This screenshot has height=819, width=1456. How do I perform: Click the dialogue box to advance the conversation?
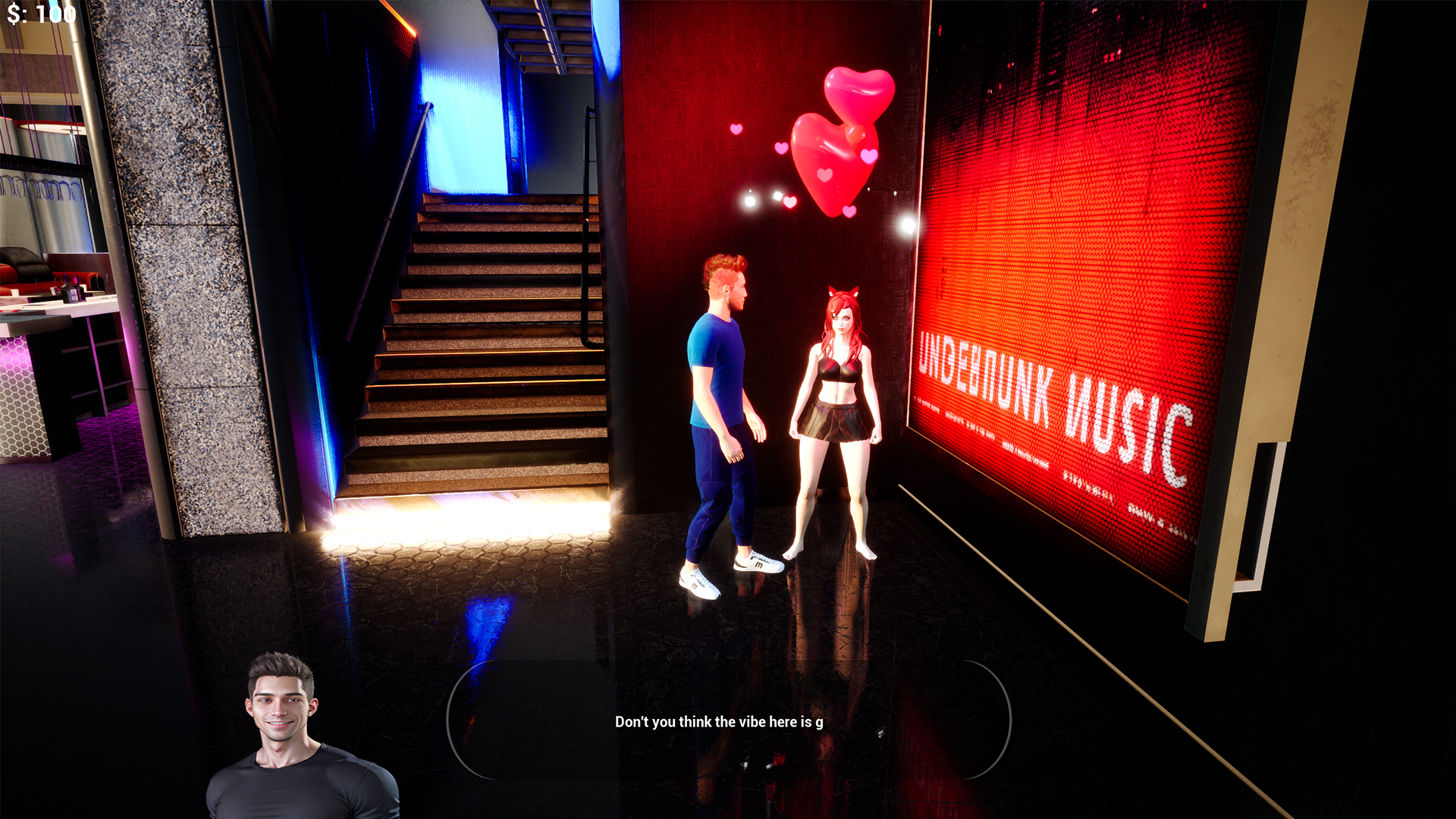tap(728, 720)
